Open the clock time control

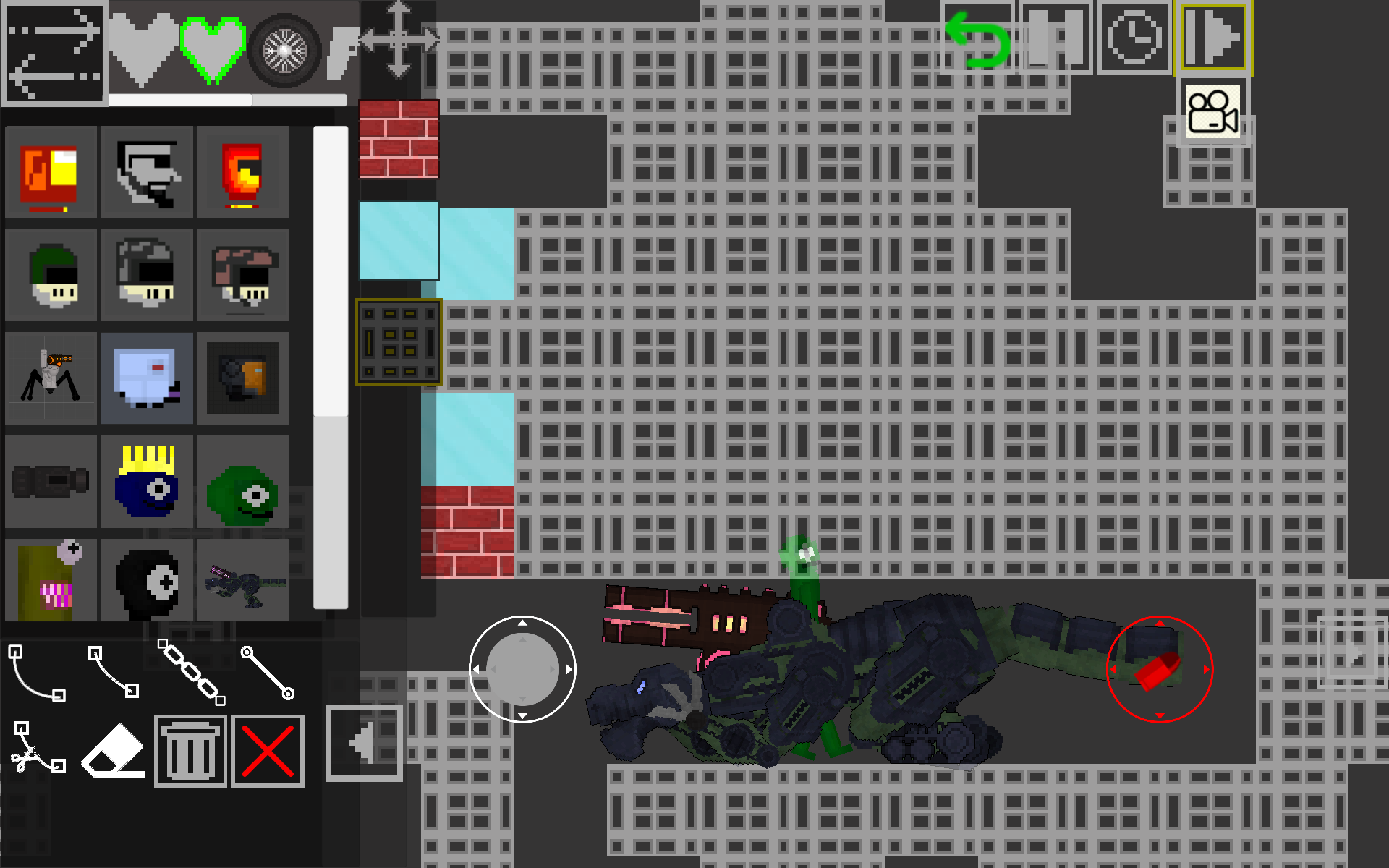[1134, 38]
